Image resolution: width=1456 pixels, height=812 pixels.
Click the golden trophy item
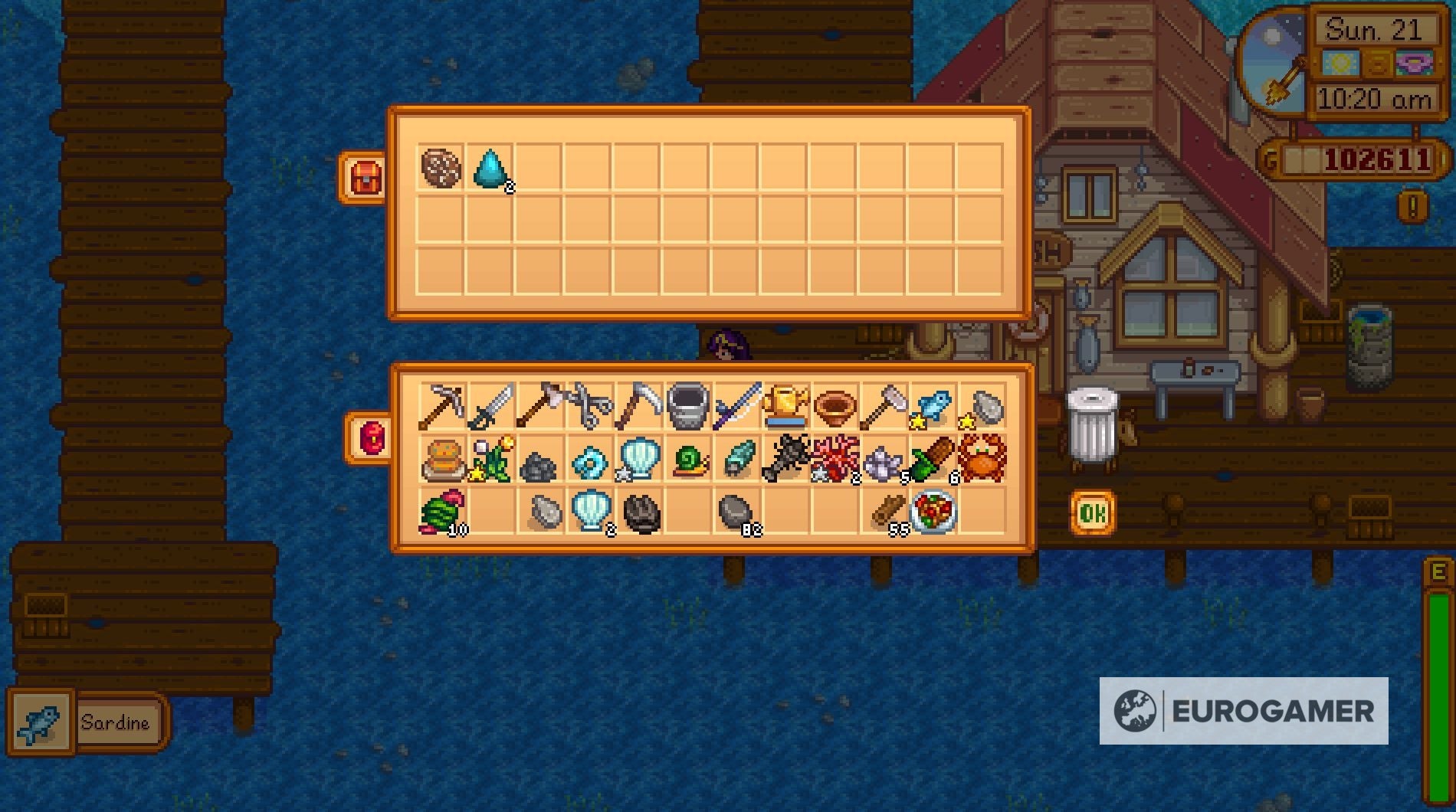[x=789, y=404]
